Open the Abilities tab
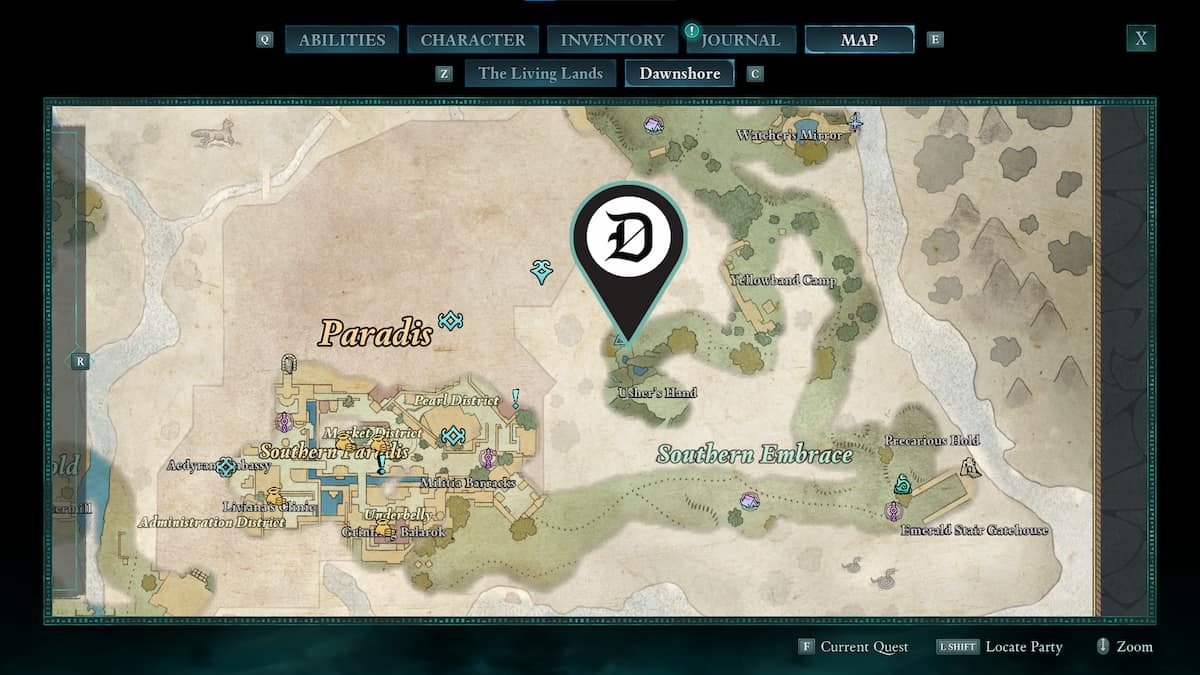The width and height of the screenshot is (1200, 675). click(x=342, y=40)
